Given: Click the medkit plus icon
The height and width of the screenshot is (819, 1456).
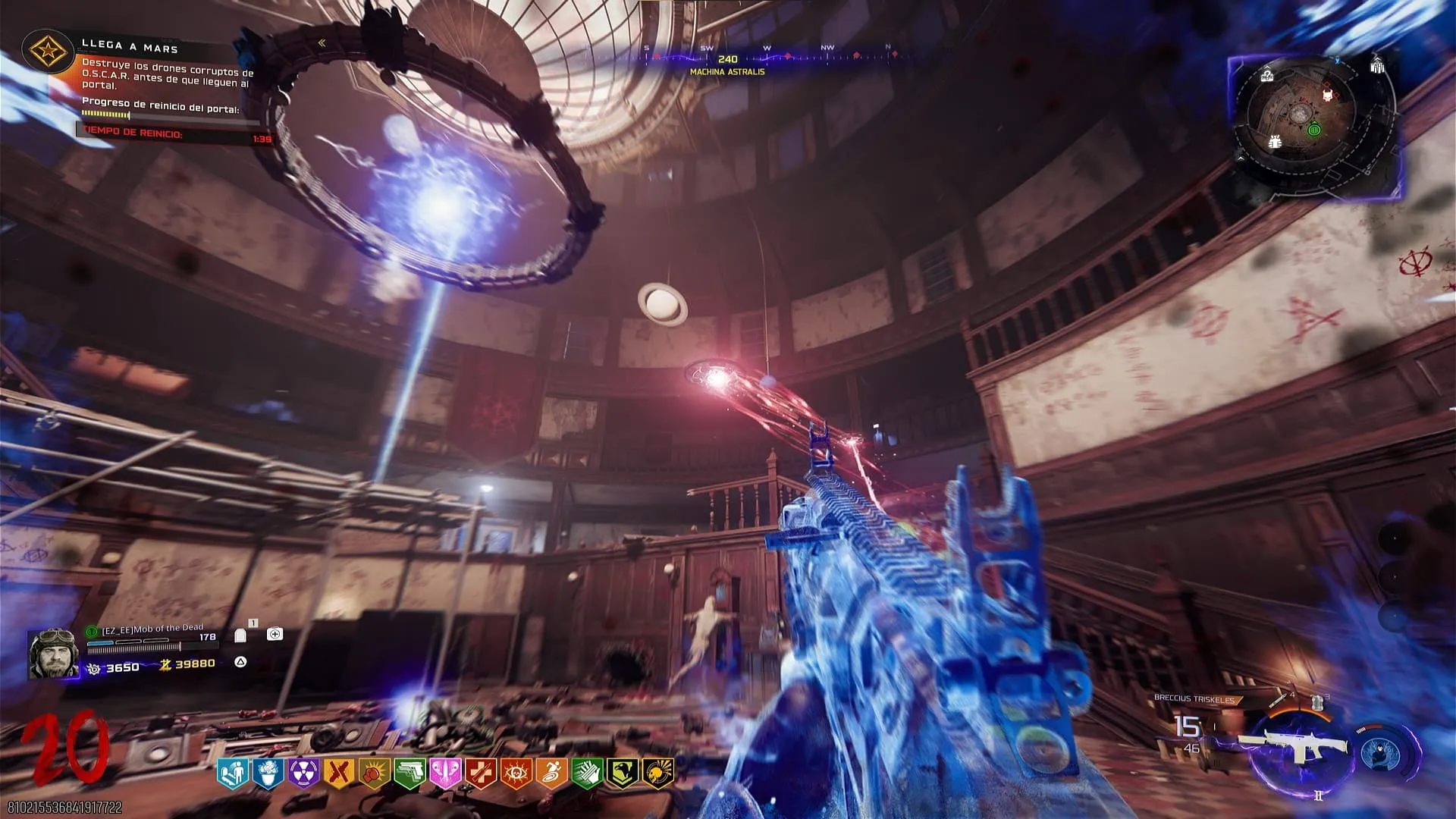Looking at the screenshot, I should point(275,634).
